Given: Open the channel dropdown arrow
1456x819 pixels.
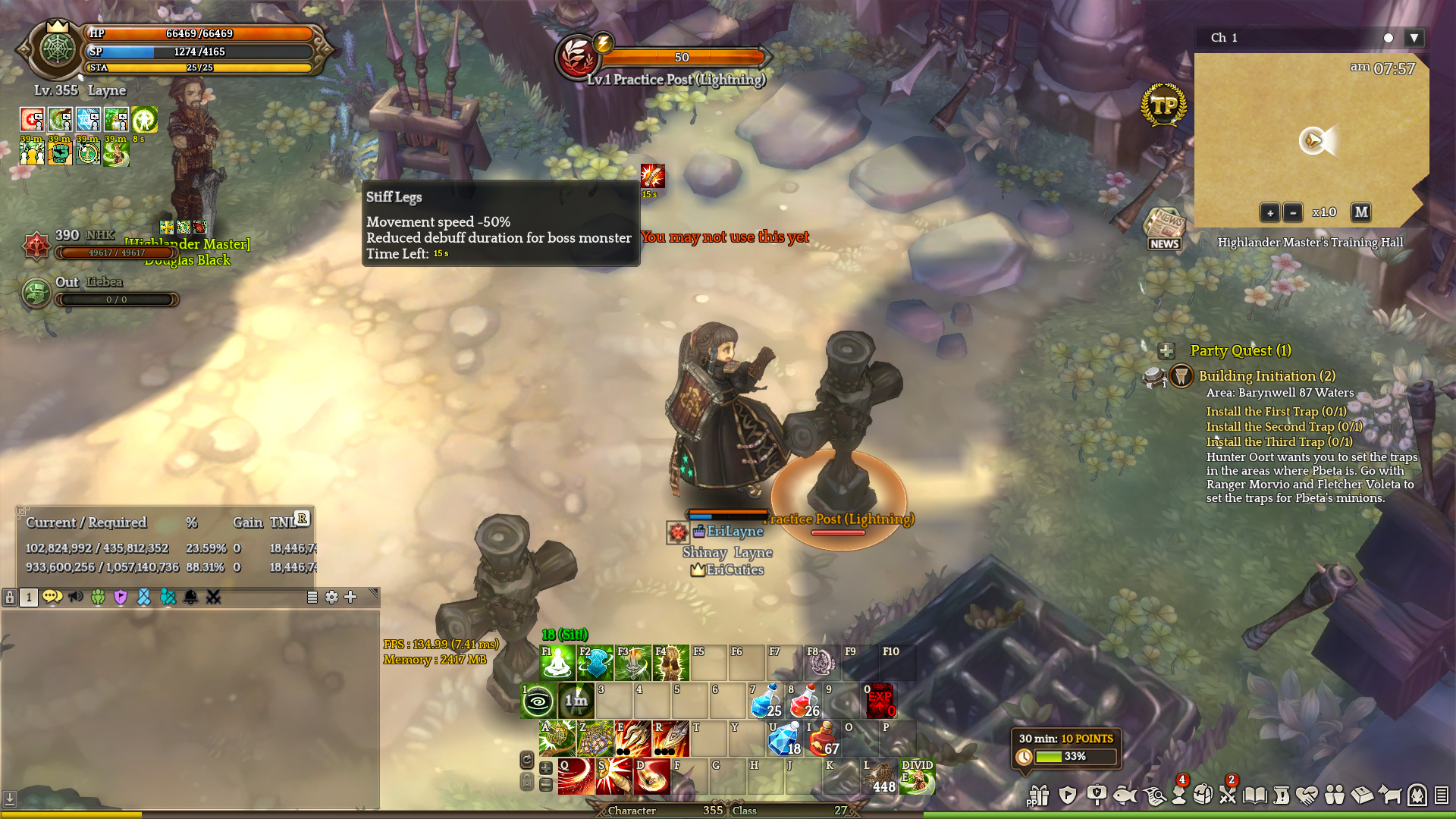Looking at the screenshot, I should [x=1414, y=38].
